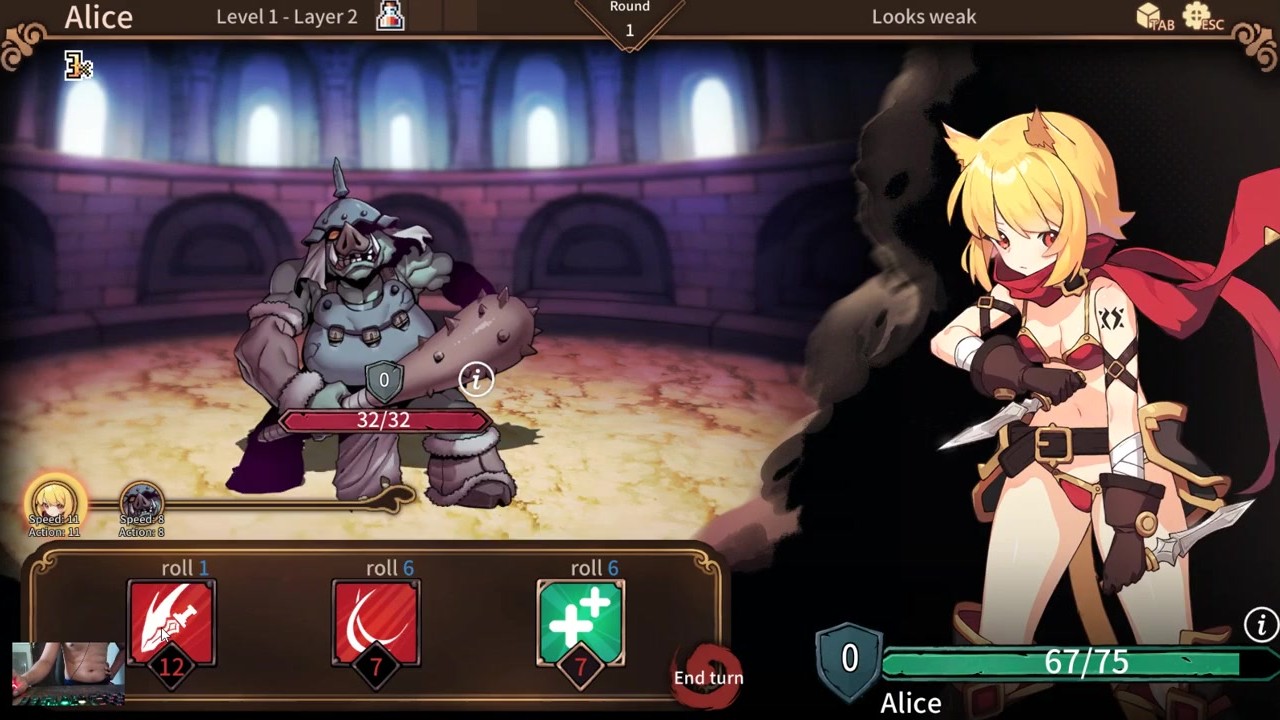Select the orc portrait in the turn order
1280x720 pixels.
(x=141, y=503)
